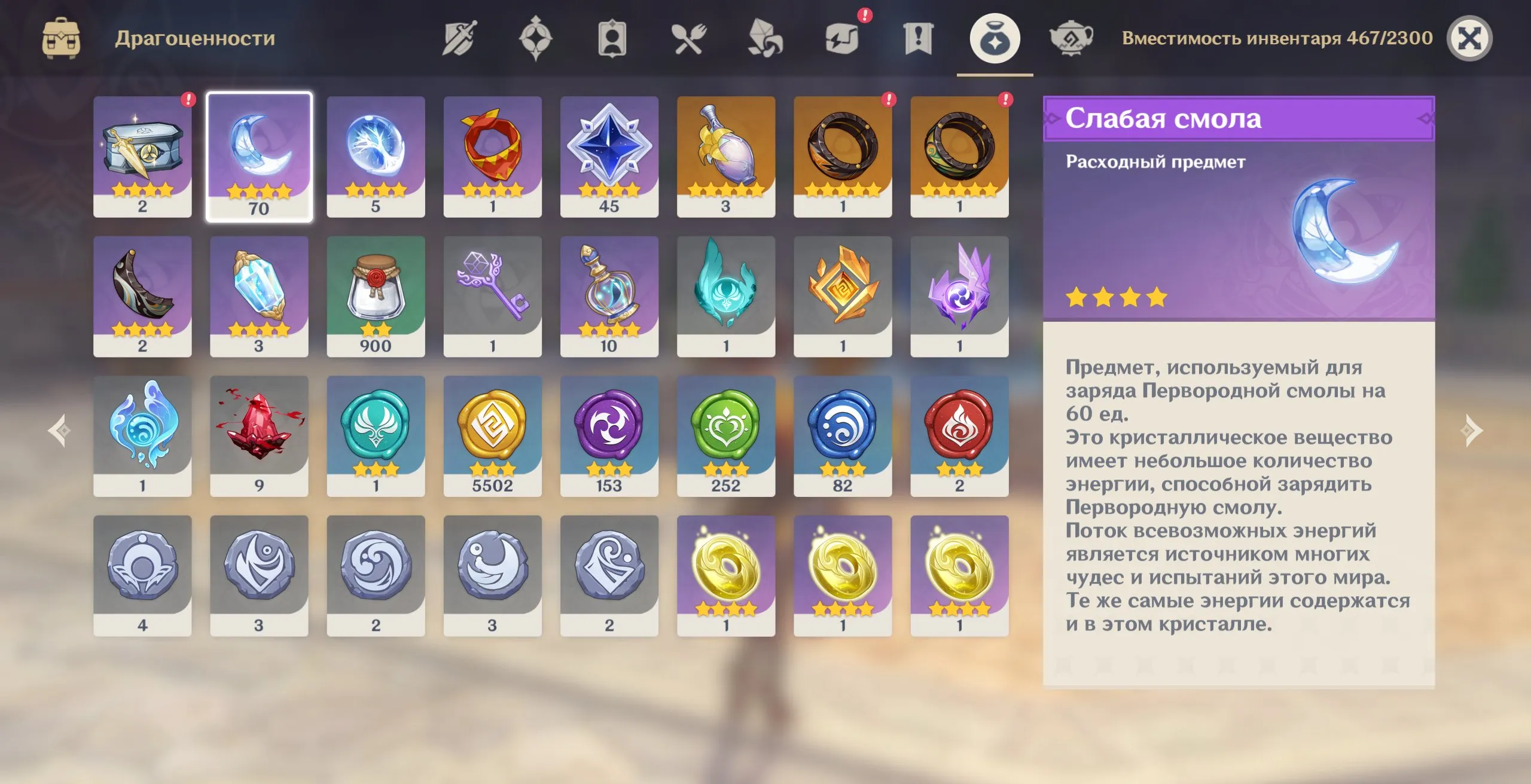Screen dimensions: 1531x784
Task: Select the red bandana item
Action: [x=493, y=157]
